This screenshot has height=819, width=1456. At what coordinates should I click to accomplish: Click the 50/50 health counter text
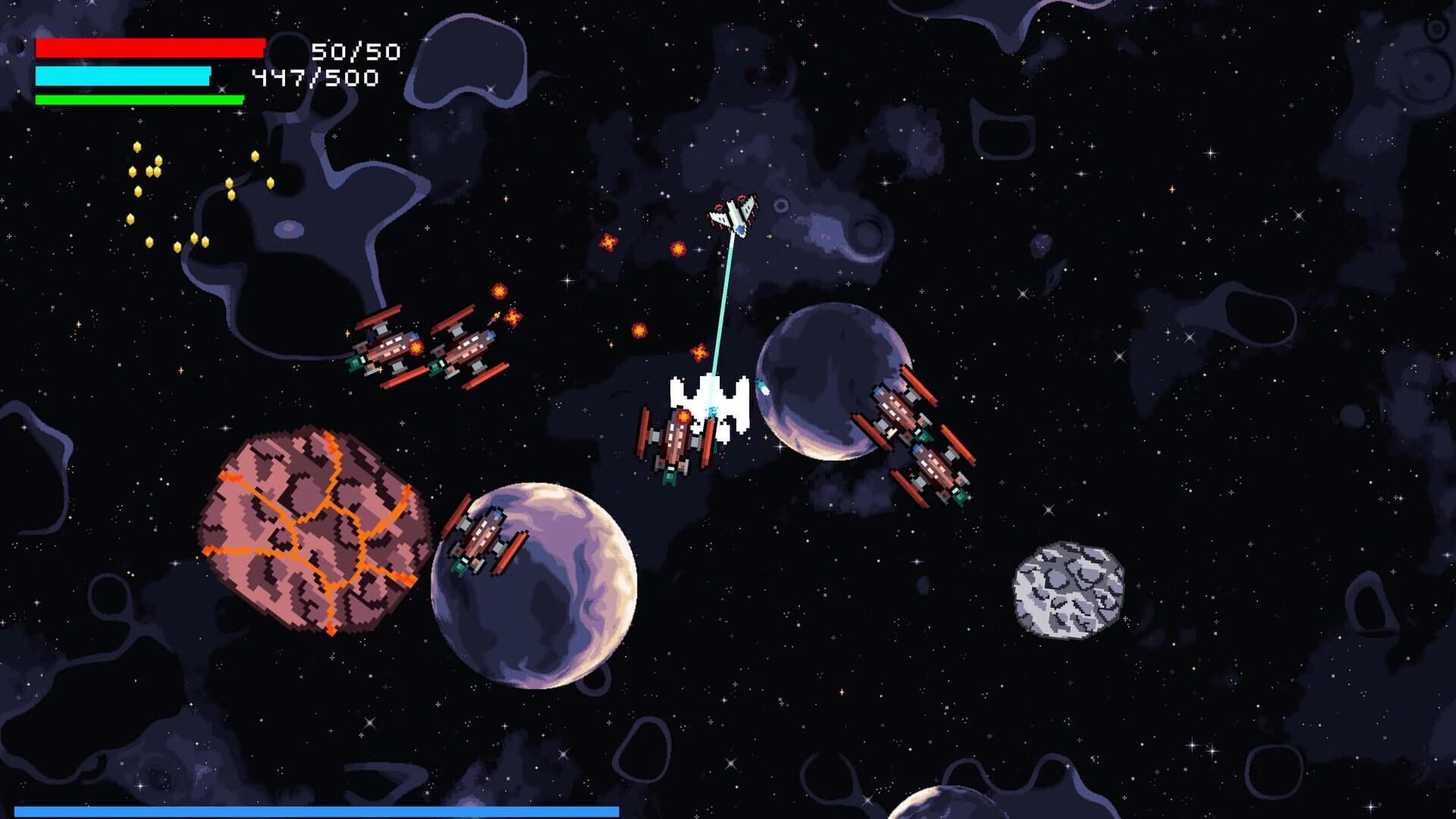click(356, 52)
